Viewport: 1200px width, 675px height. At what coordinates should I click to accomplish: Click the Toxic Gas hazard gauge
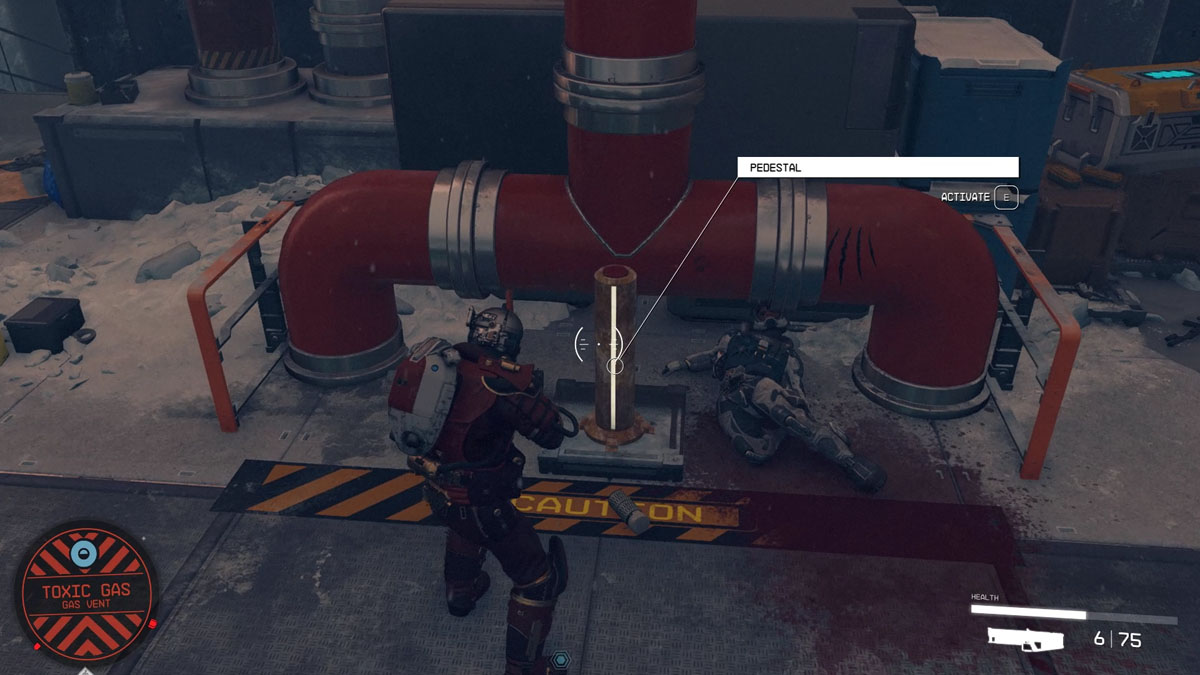point(86,592)
